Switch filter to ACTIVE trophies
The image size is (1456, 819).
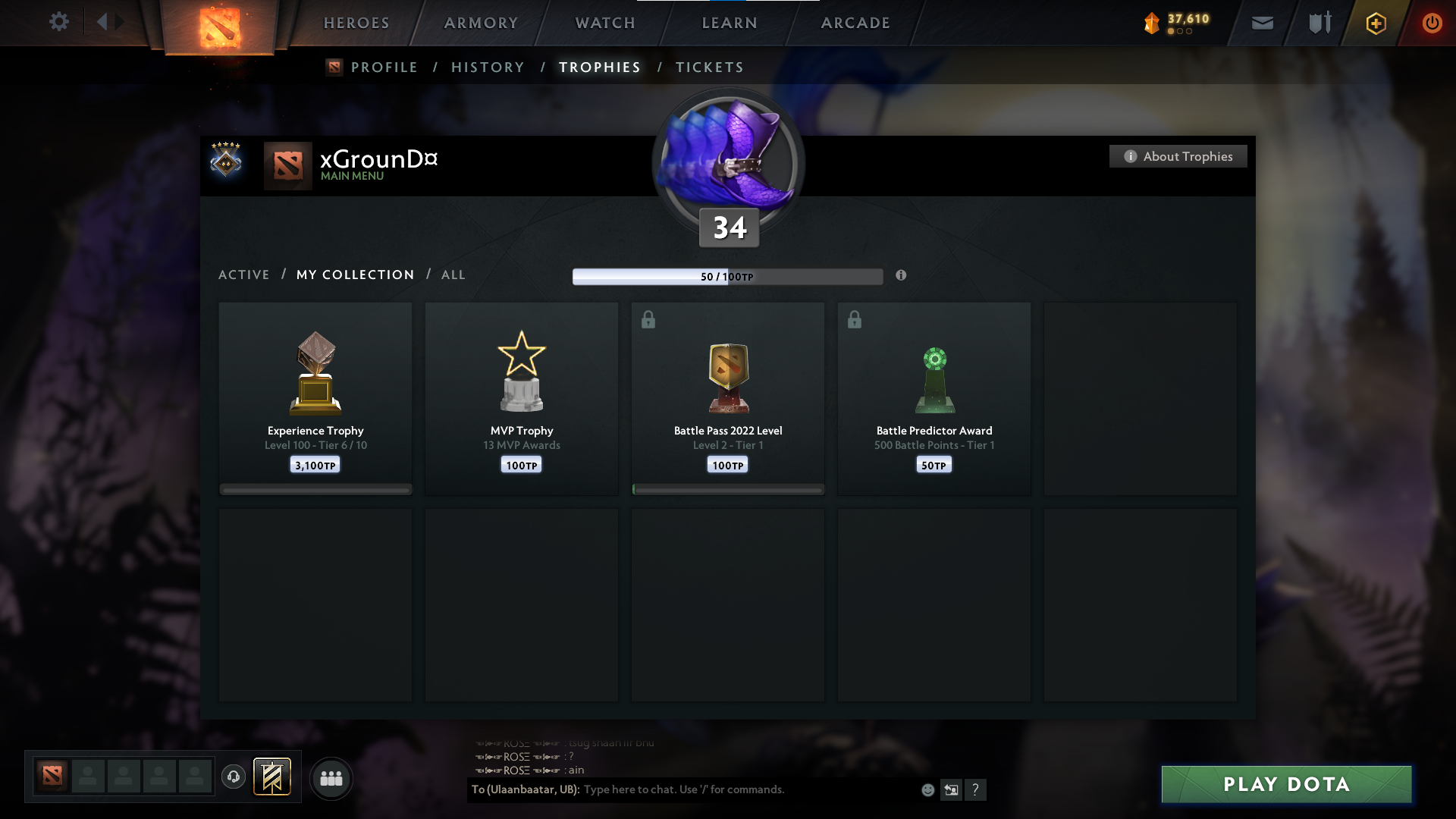244,275
